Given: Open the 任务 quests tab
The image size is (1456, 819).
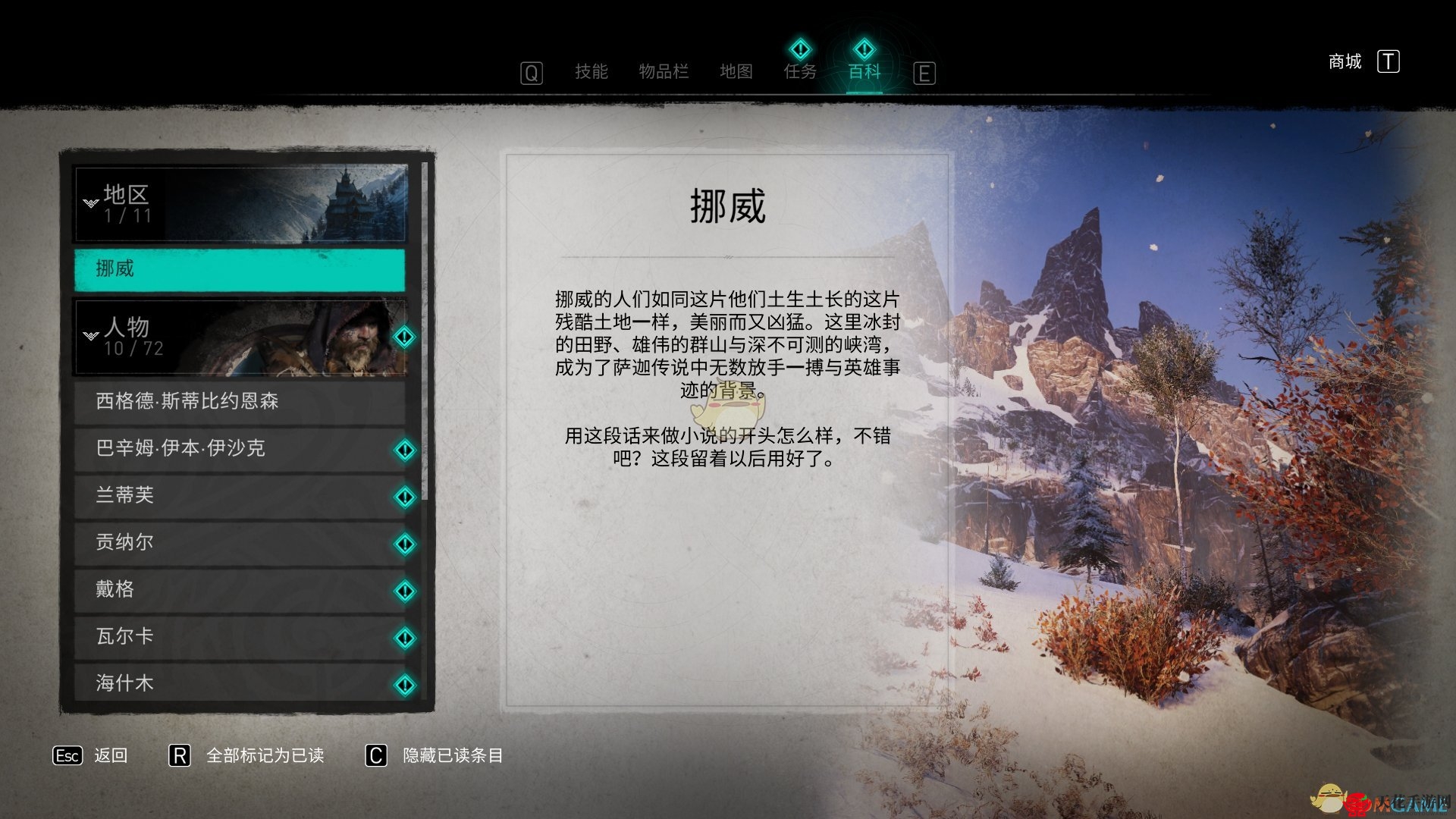Looking at the screenshot, I should tap(800, 71).
